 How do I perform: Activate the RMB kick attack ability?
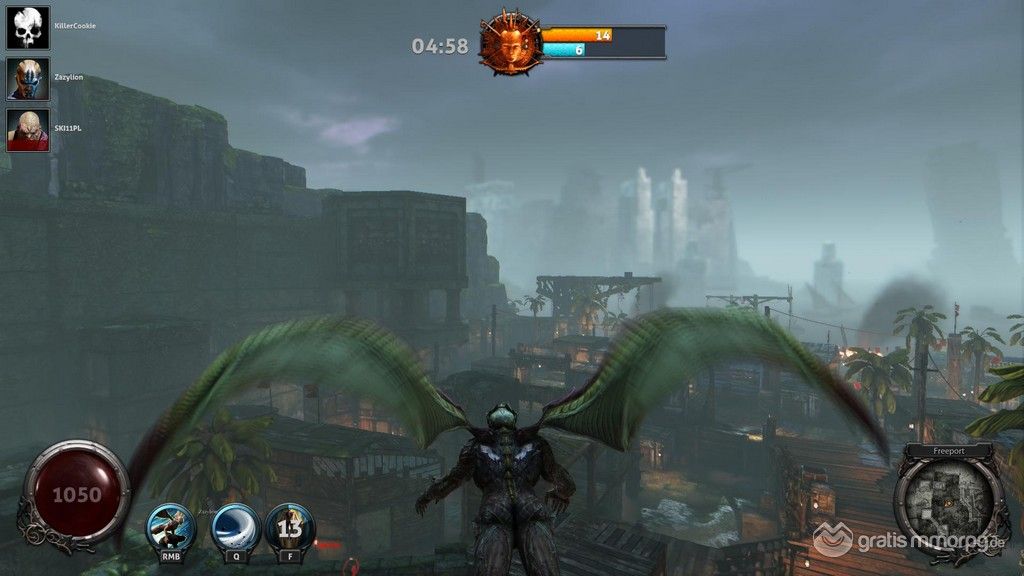tap(171, 527)
